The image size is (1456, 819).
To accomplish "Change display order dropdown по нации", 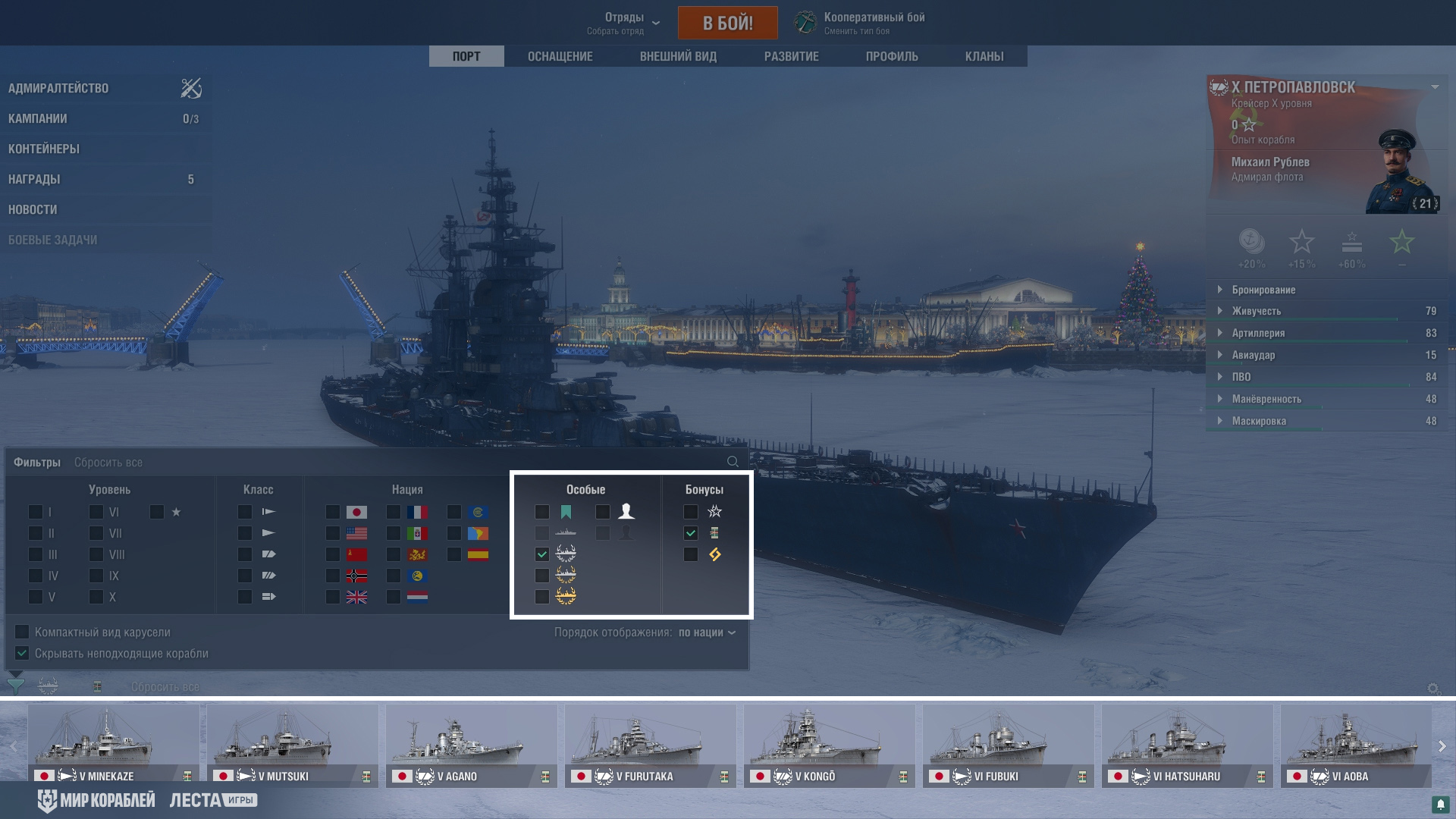I will [x=707, y=632].
